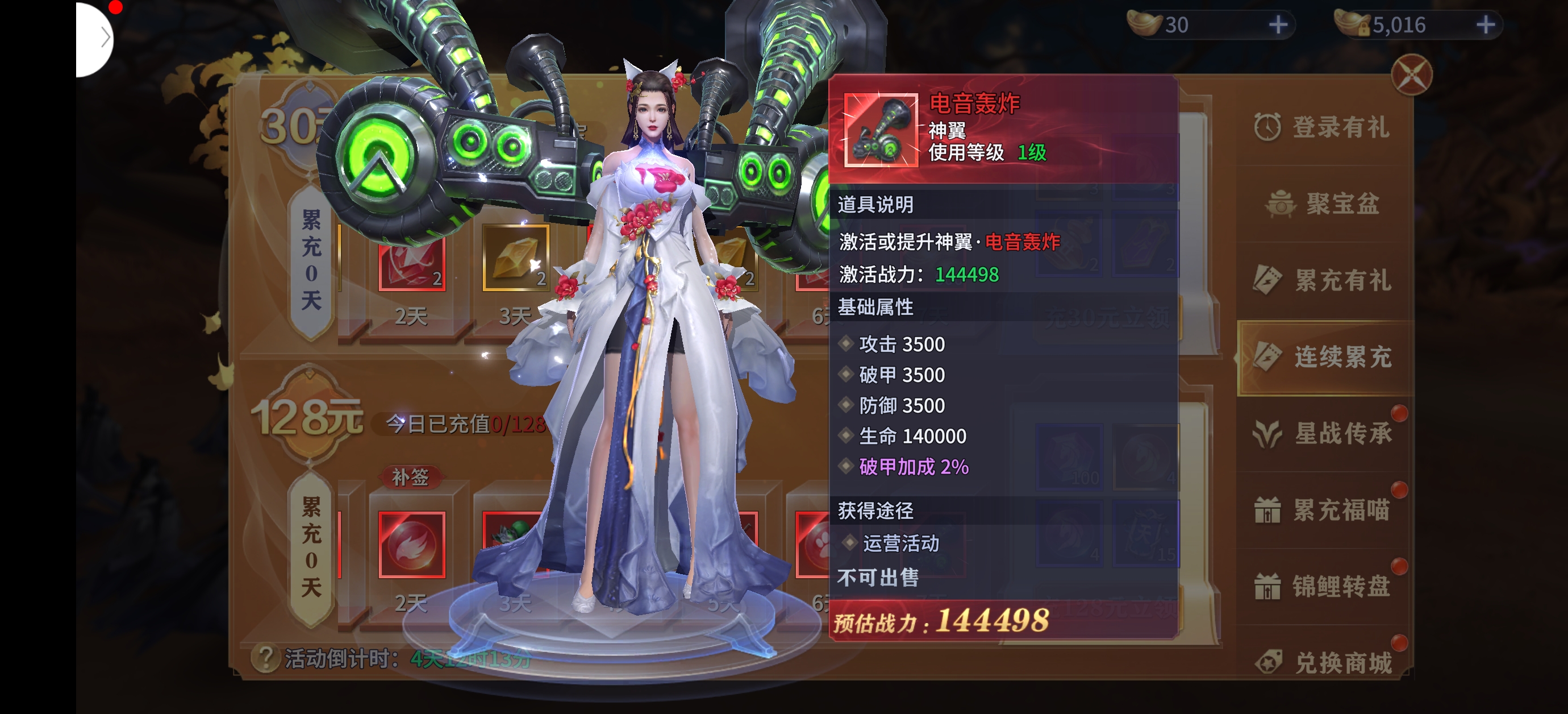Tap the 电音轰炸 wing item icon
This screenshot has height=714, width=1568.
(880, 130)
